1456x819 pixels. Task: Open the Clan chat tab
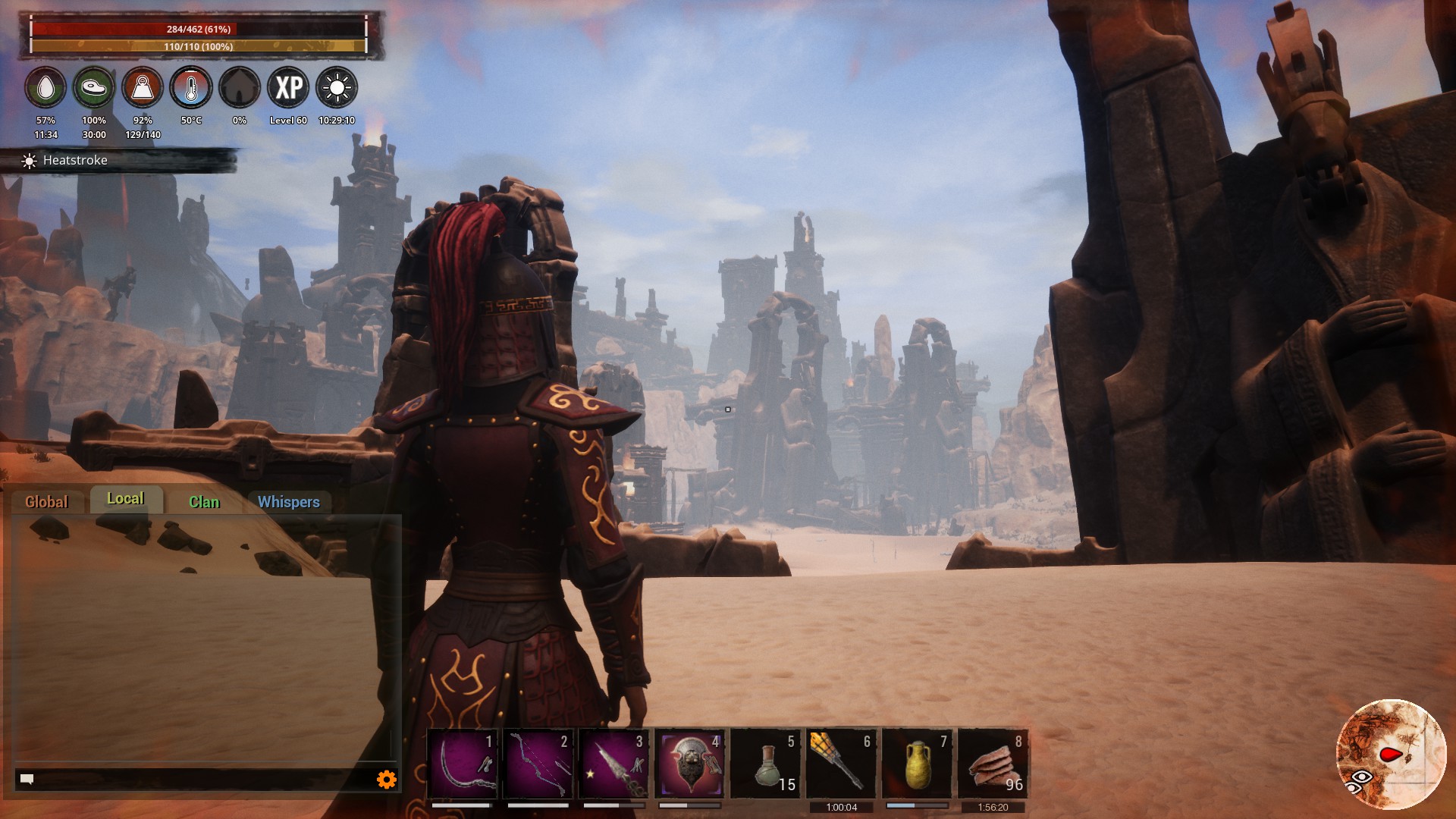204,501
